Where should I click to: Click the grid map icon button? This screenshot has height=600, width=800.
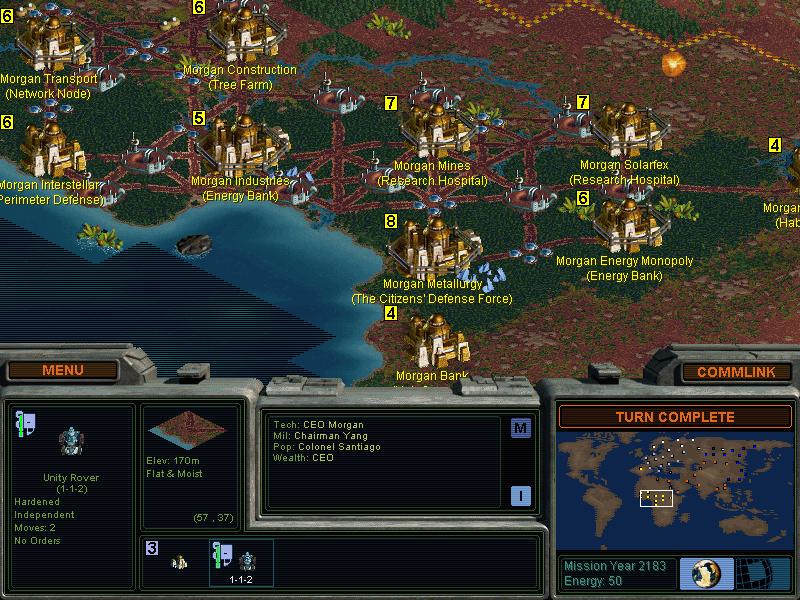click(x=764, y=573)
